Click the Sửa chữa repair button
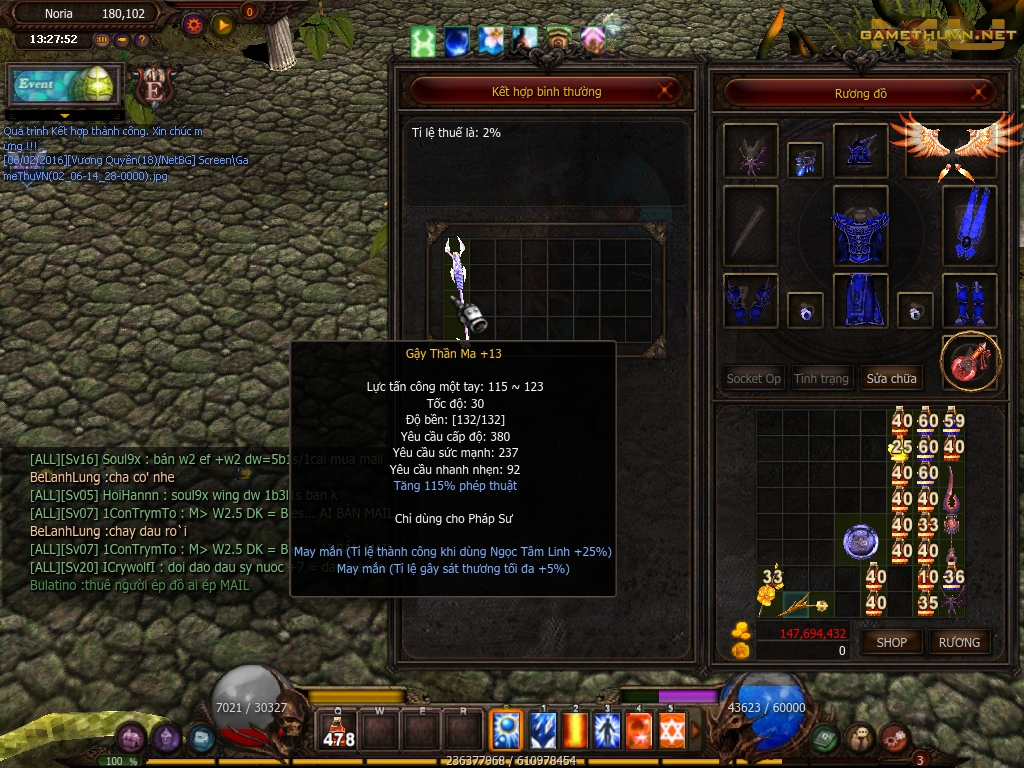This screenshot has width=1024, height=768. tap(891, 379)
